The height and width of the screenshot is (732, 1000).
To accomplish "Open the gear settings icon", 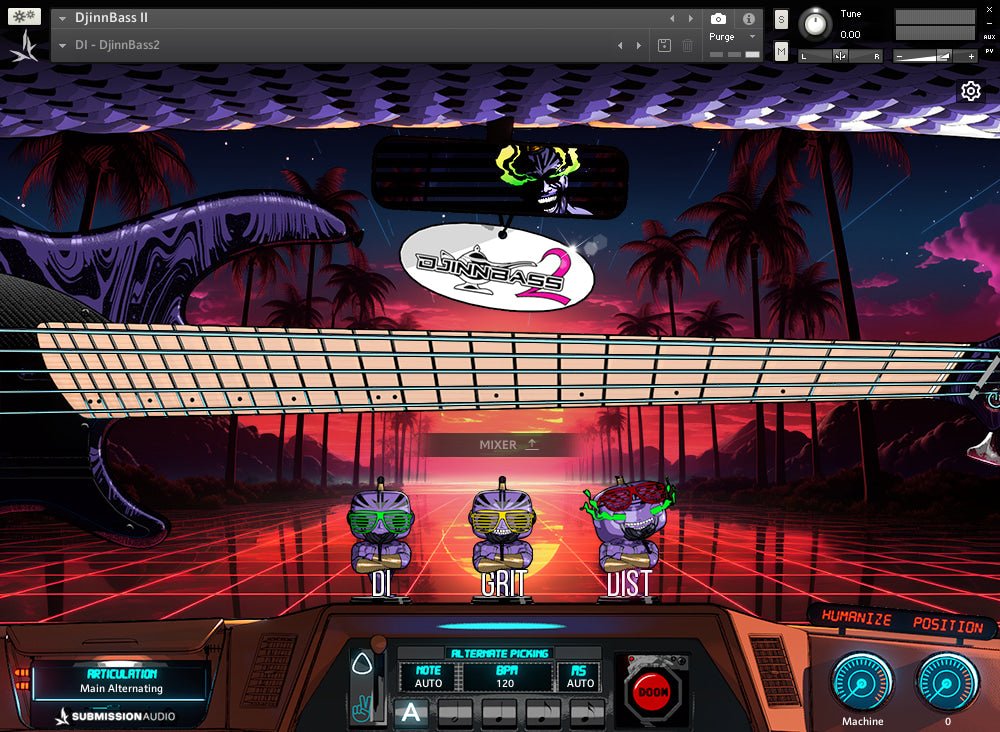I will click(x=970, y=92).
